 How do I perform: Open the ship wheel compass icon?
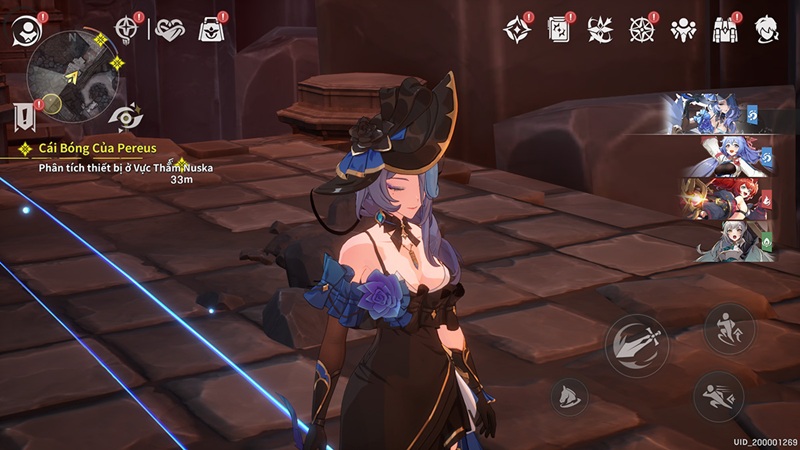tap(641, 29)
